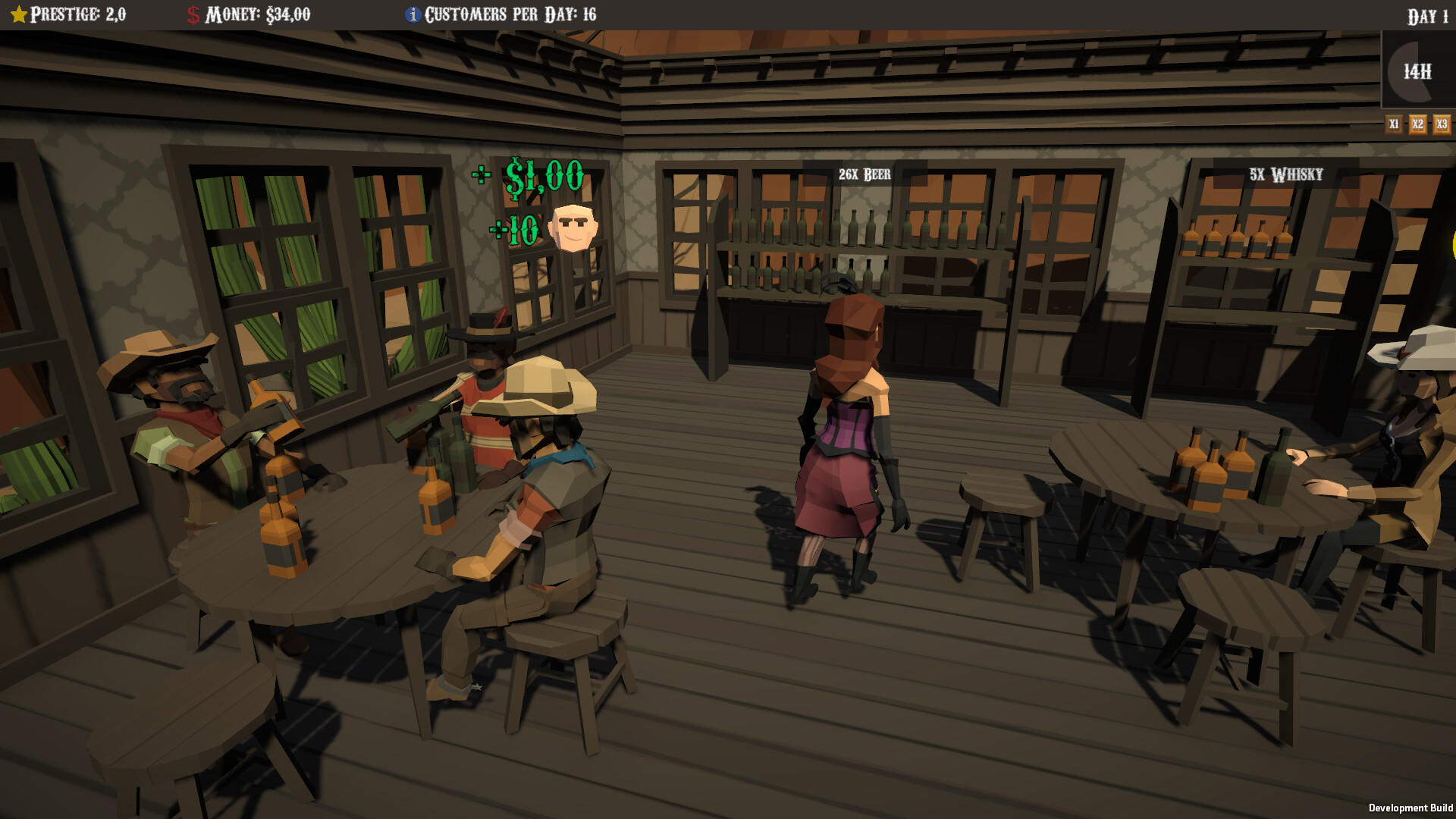Enable X1 game speed

pos(1395,123)
